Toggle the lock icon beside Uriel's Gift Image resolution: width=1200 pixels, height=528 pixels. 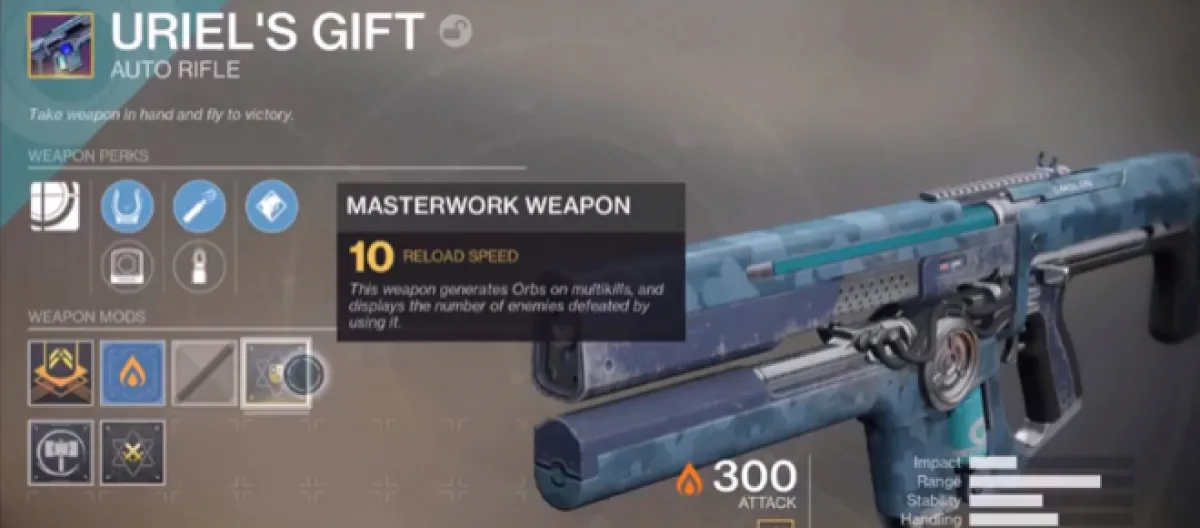[455, 31]
